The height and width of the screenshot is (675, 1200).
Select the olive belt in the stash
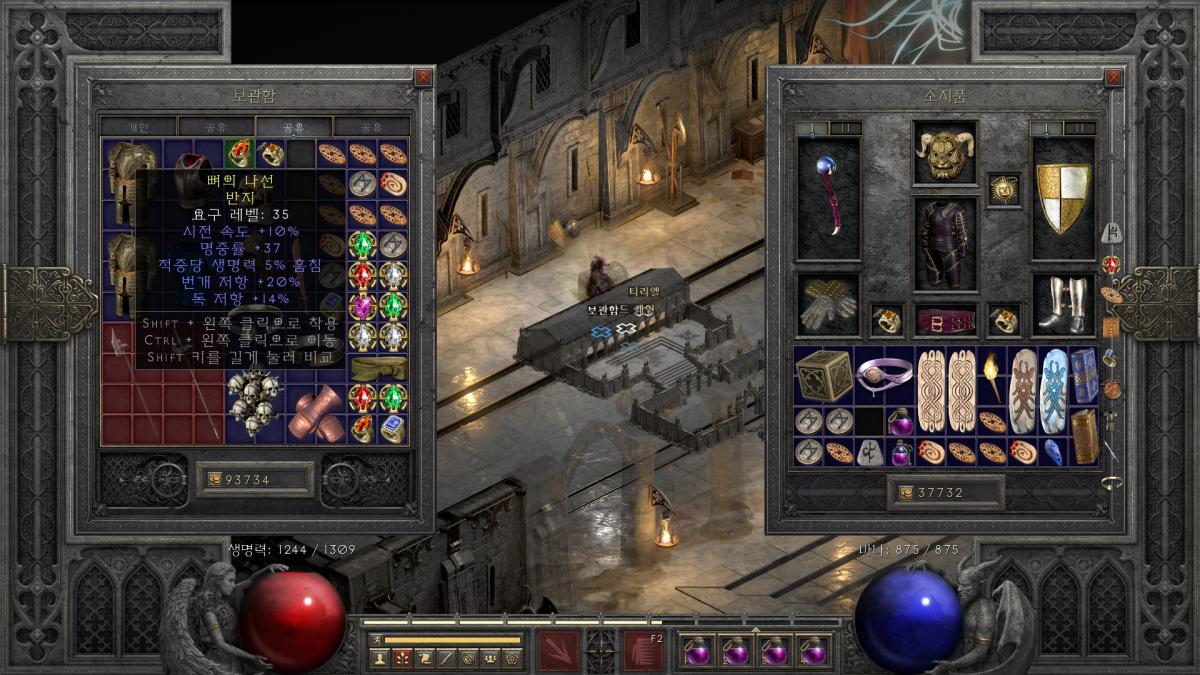point(378,367)
